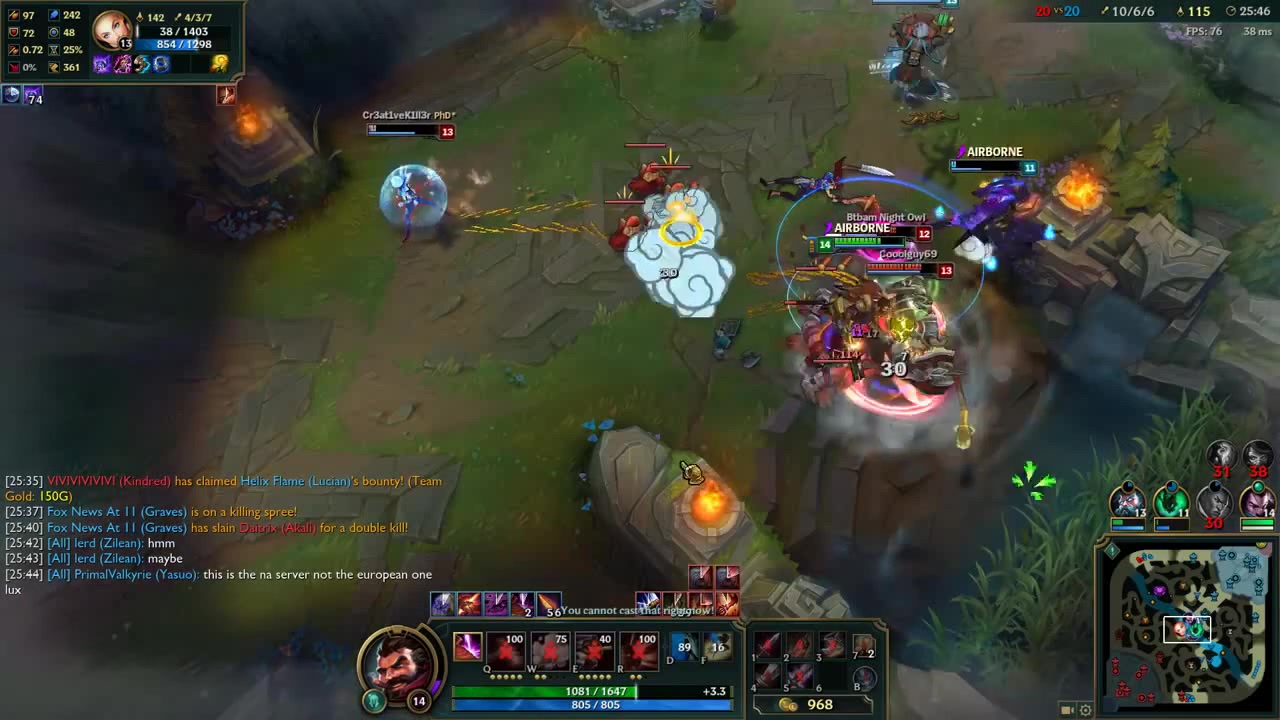1280x720 pixels.
Task: Cast Graves' Q ability from the ability bar
Action: 506,648
